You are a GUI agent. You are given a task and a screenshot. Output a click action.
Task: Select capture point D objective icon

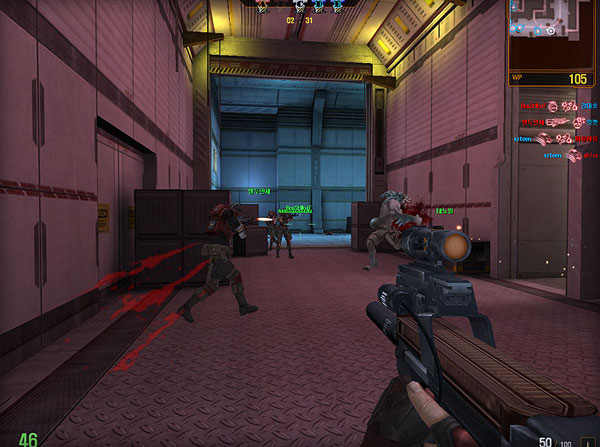[x=320, y=6]
